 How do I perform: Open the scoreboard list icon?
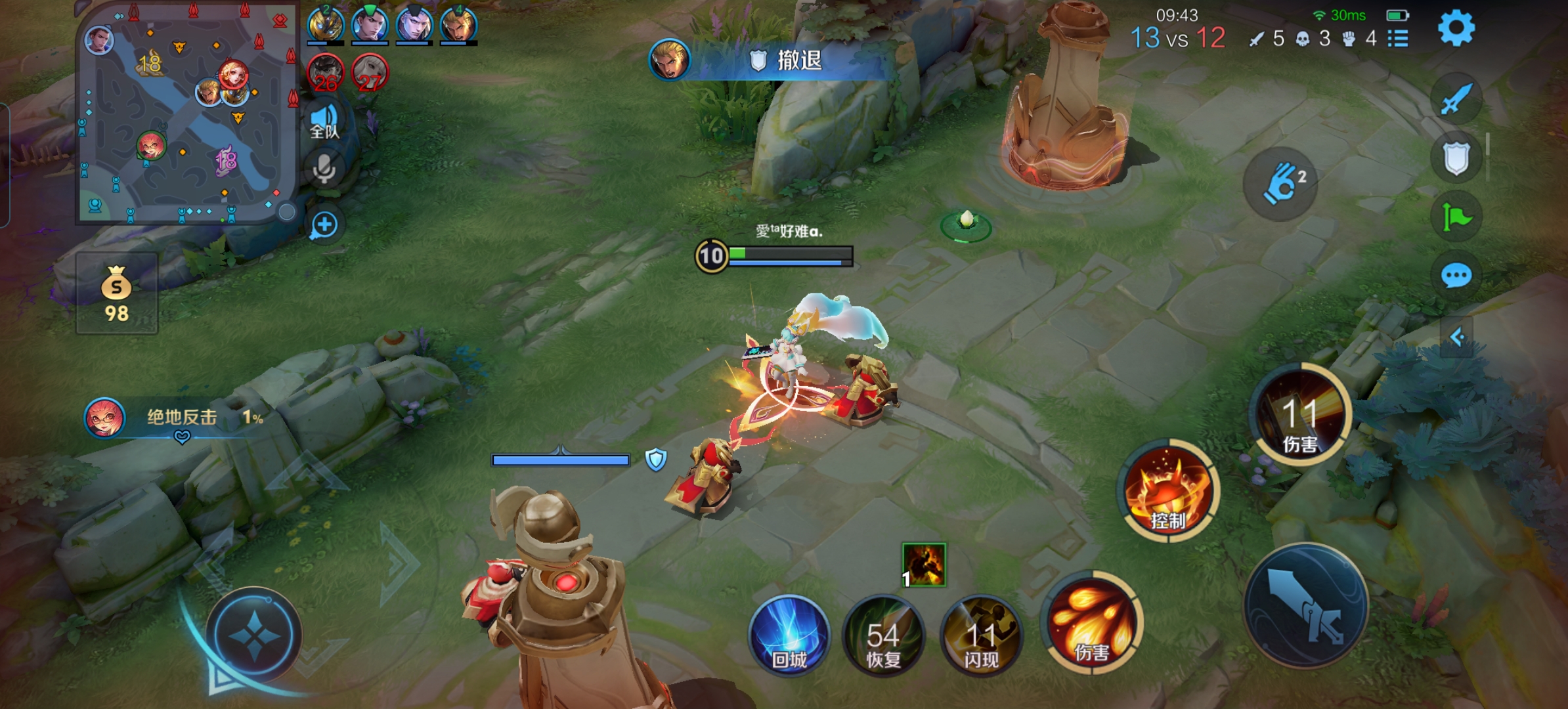coord(1398,39)
